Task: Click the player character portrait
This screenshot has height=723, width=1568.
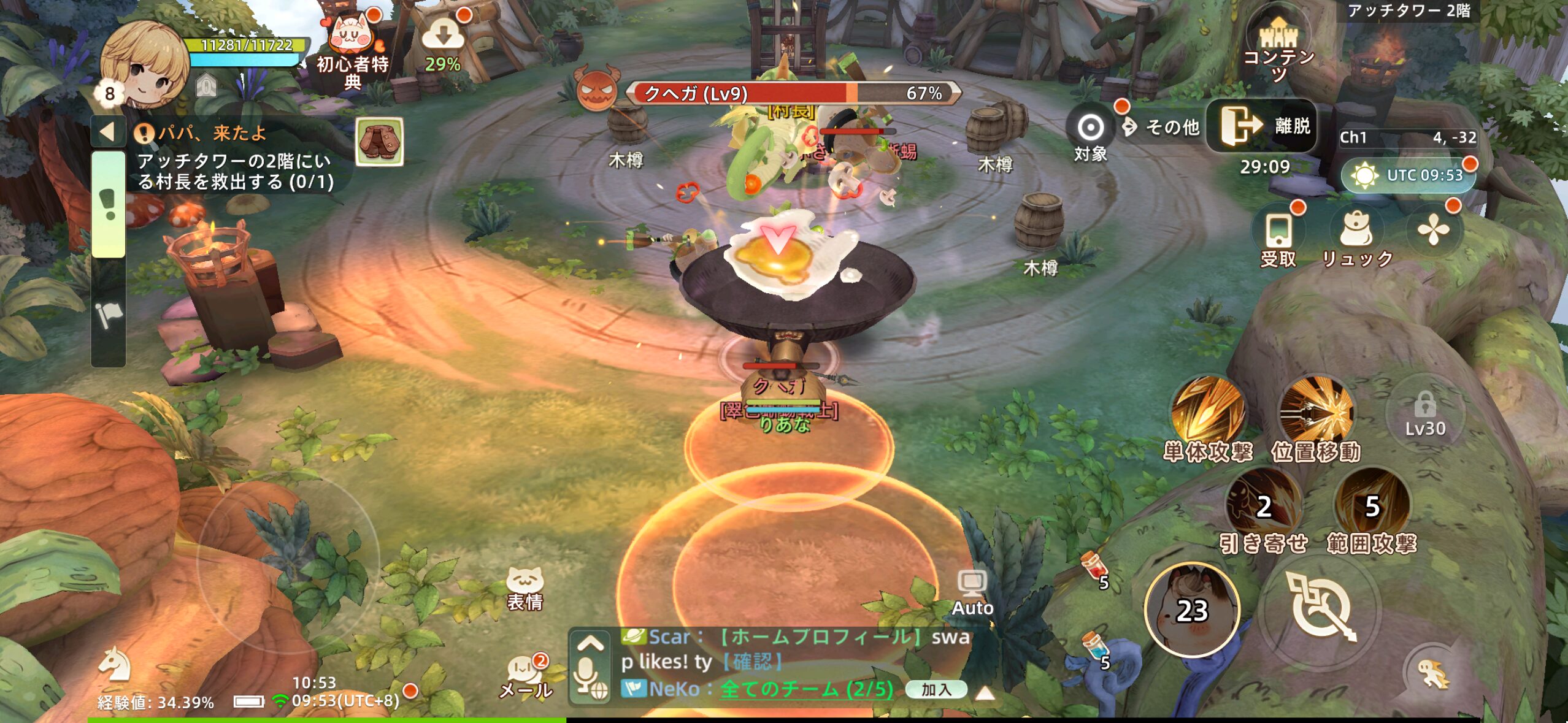Action: tap(145, 63)
